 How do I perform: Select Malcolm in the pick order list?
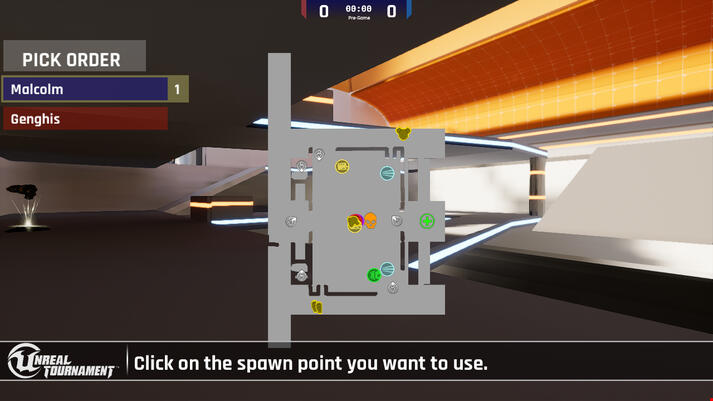pyautogui.click(x=85, y=90)
